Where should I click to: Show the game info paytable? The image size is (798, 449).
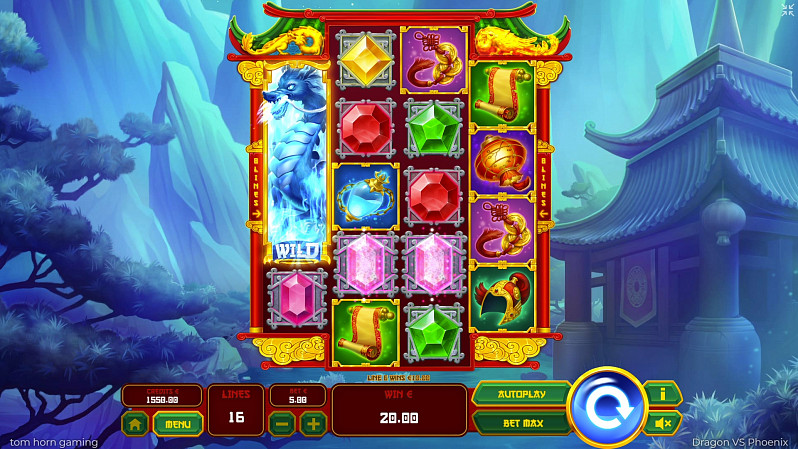661,394
